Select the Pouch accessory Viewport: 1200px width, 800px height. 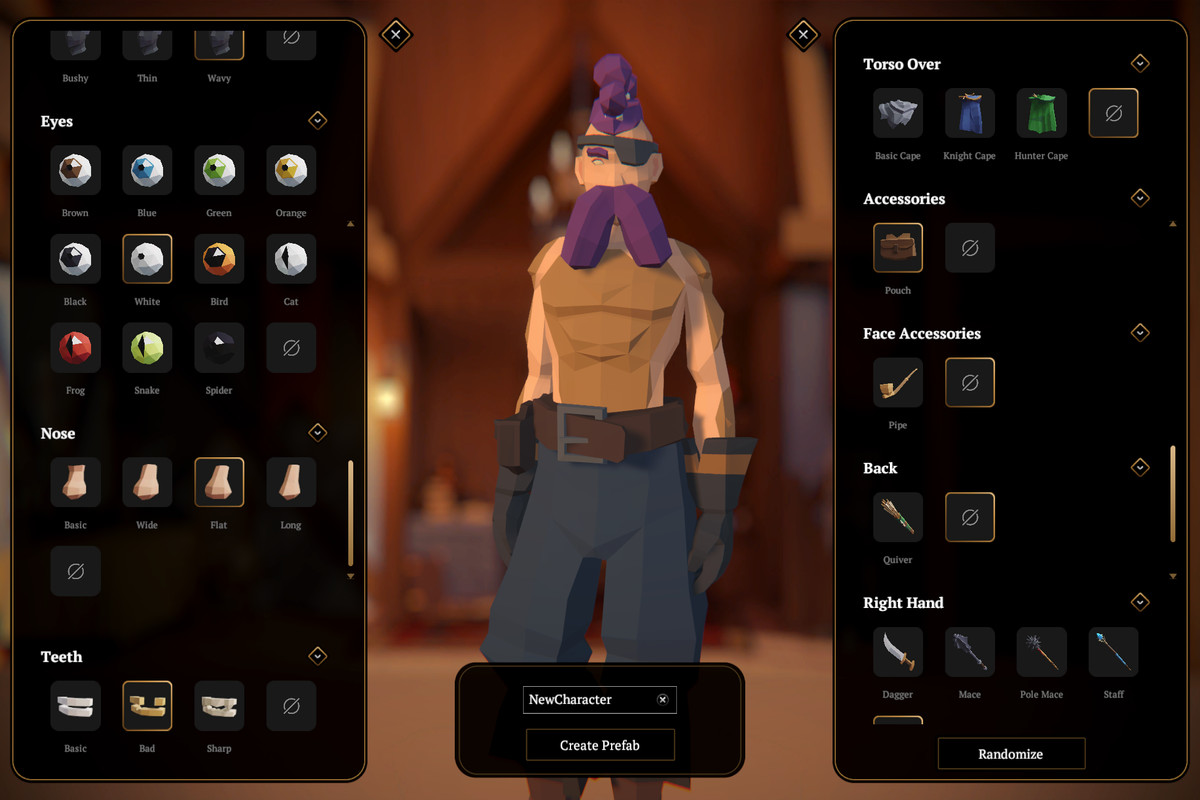897,248
